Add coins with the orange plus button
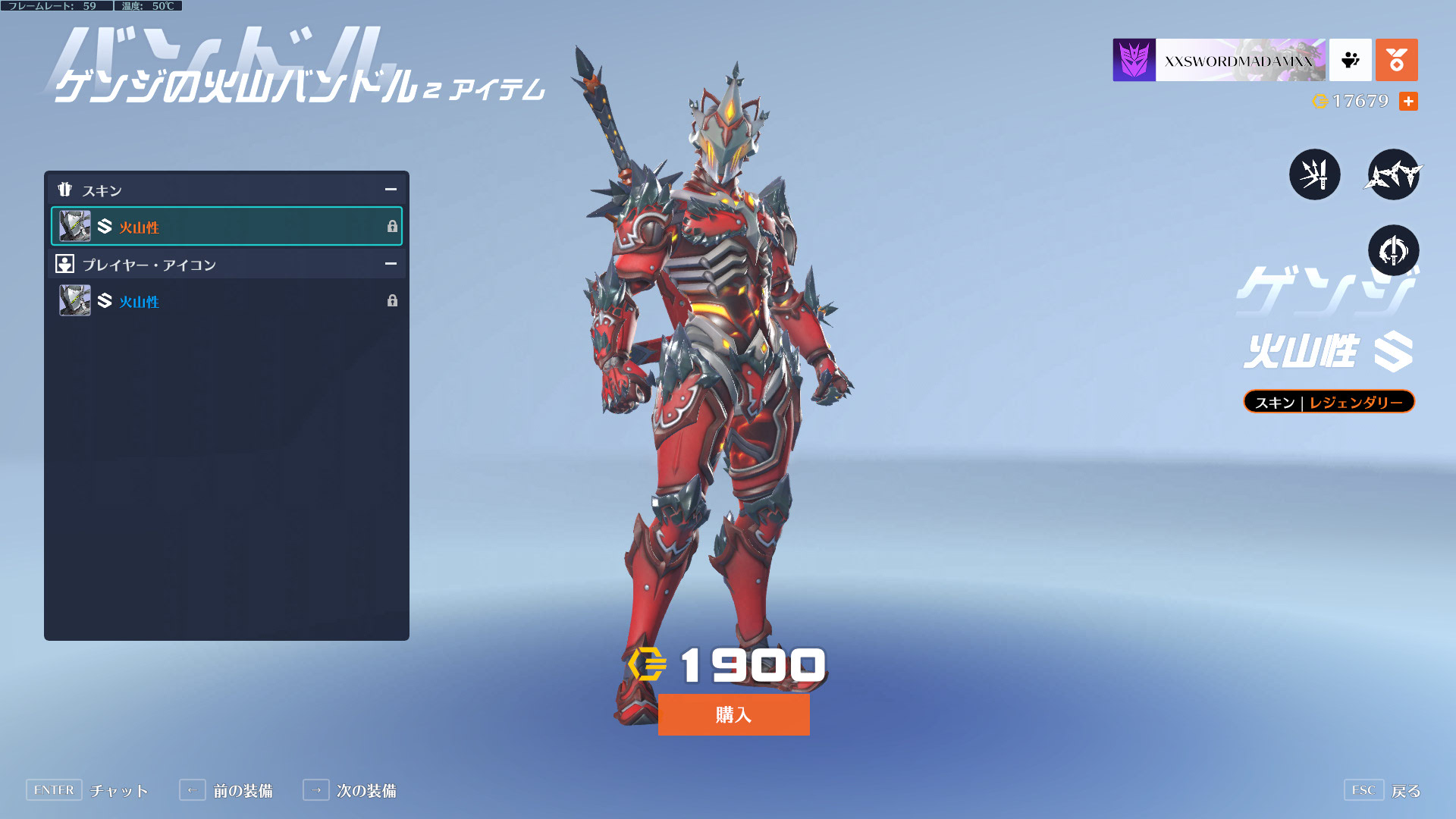The image size is (1456, 819). pyautogui.click(x=1408, y=101)
